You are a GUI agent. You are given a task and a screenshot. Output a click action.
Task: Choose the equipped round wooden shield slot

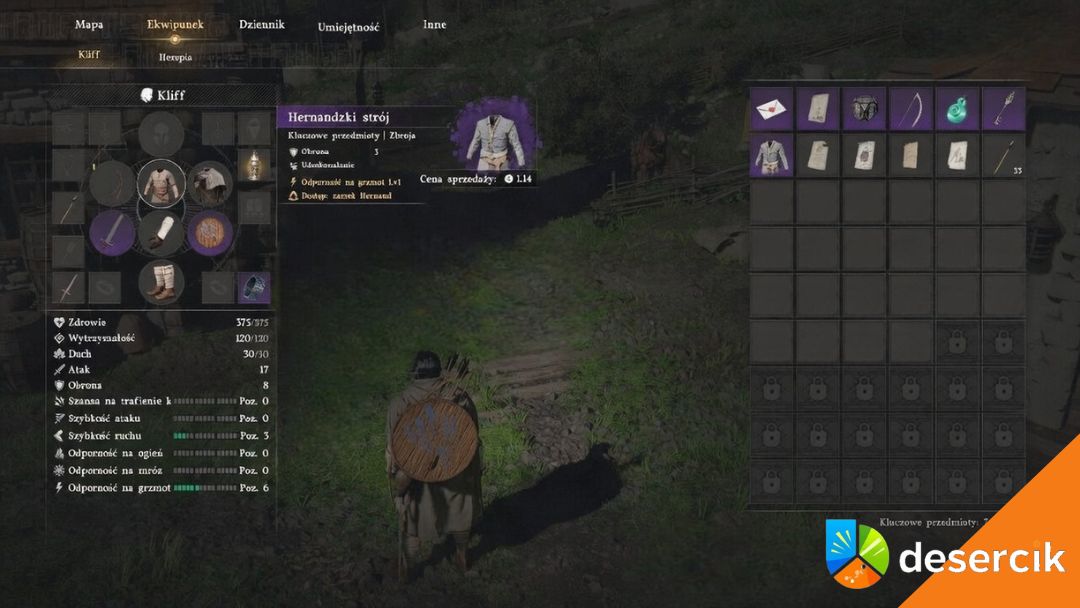coord(210,232)
